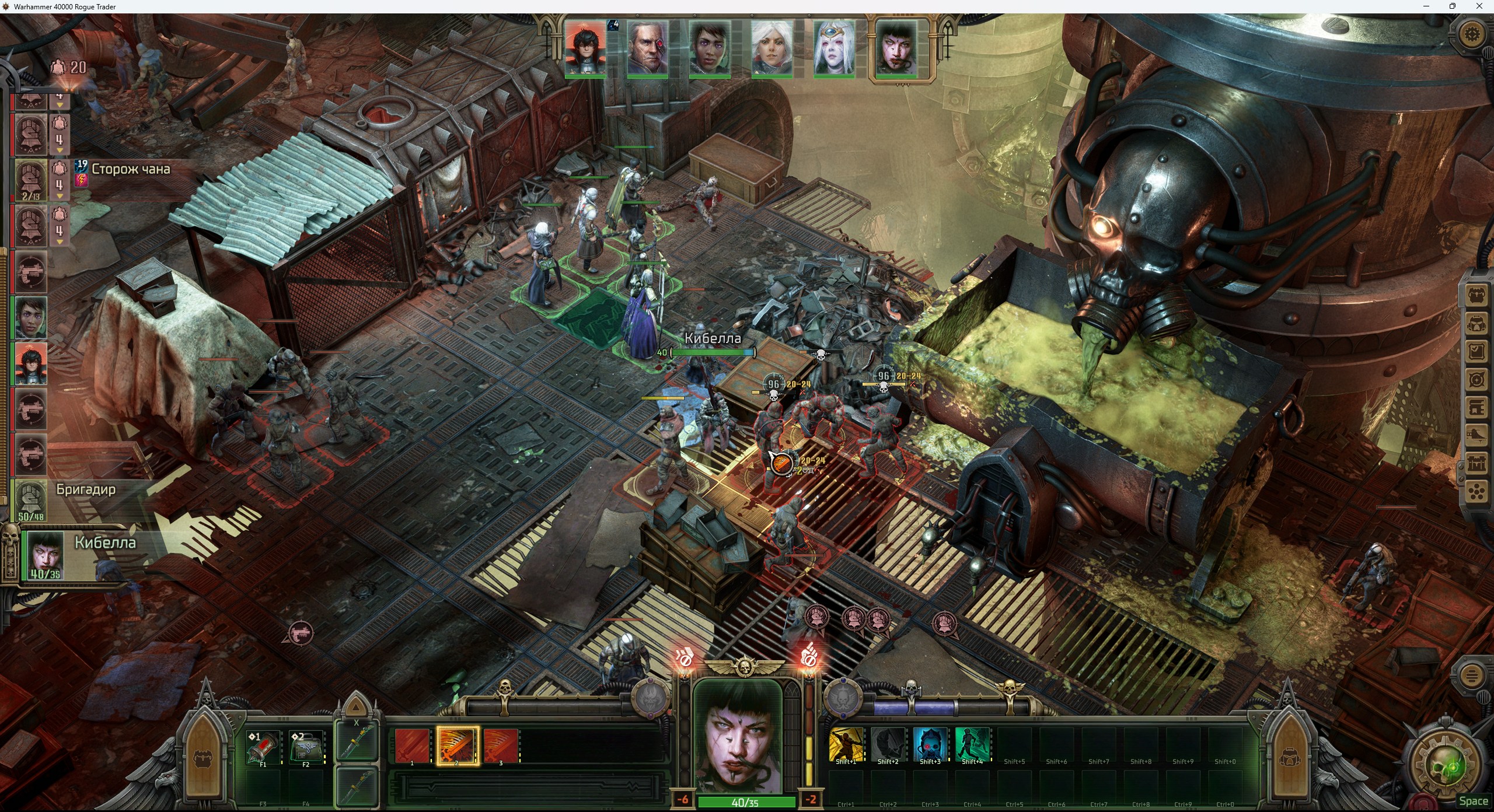The width and height of the screenshot is (1494, 812).
Task: Use the winged medical bag item F2
Action: click(306, 747)
